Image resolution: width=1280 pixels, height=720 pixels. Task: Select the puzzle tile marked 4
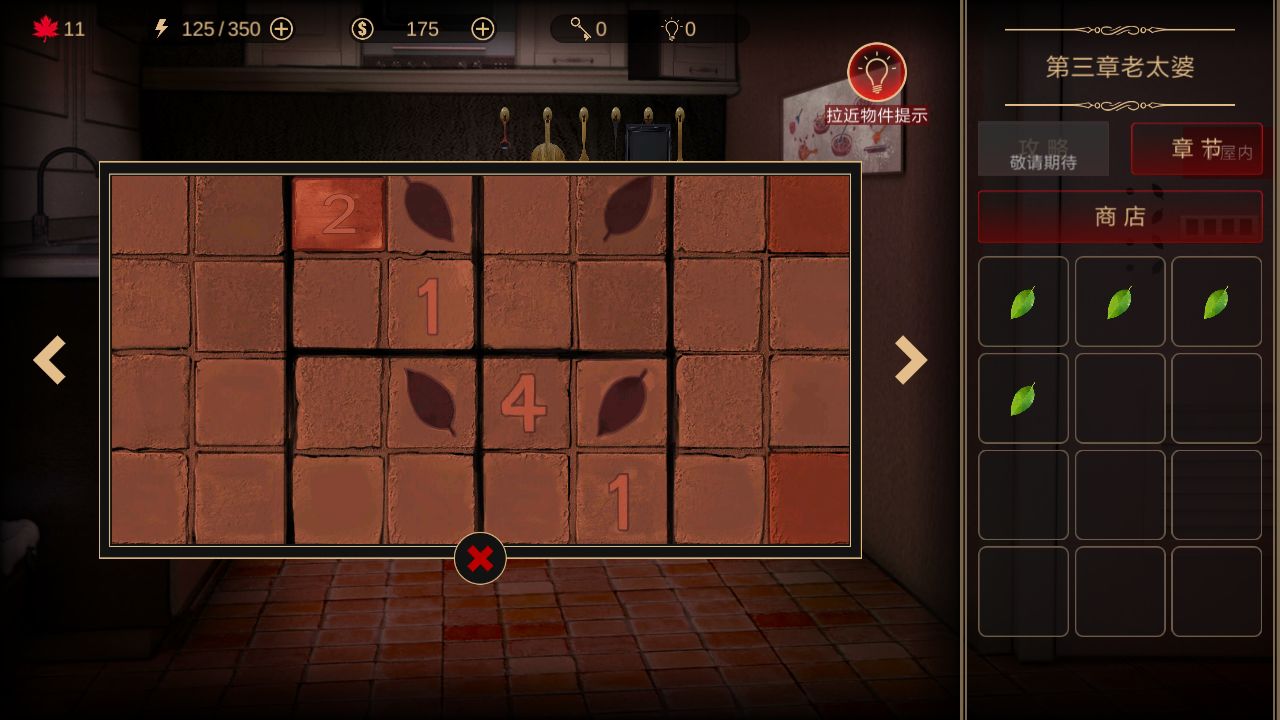[x=523, y=403]
